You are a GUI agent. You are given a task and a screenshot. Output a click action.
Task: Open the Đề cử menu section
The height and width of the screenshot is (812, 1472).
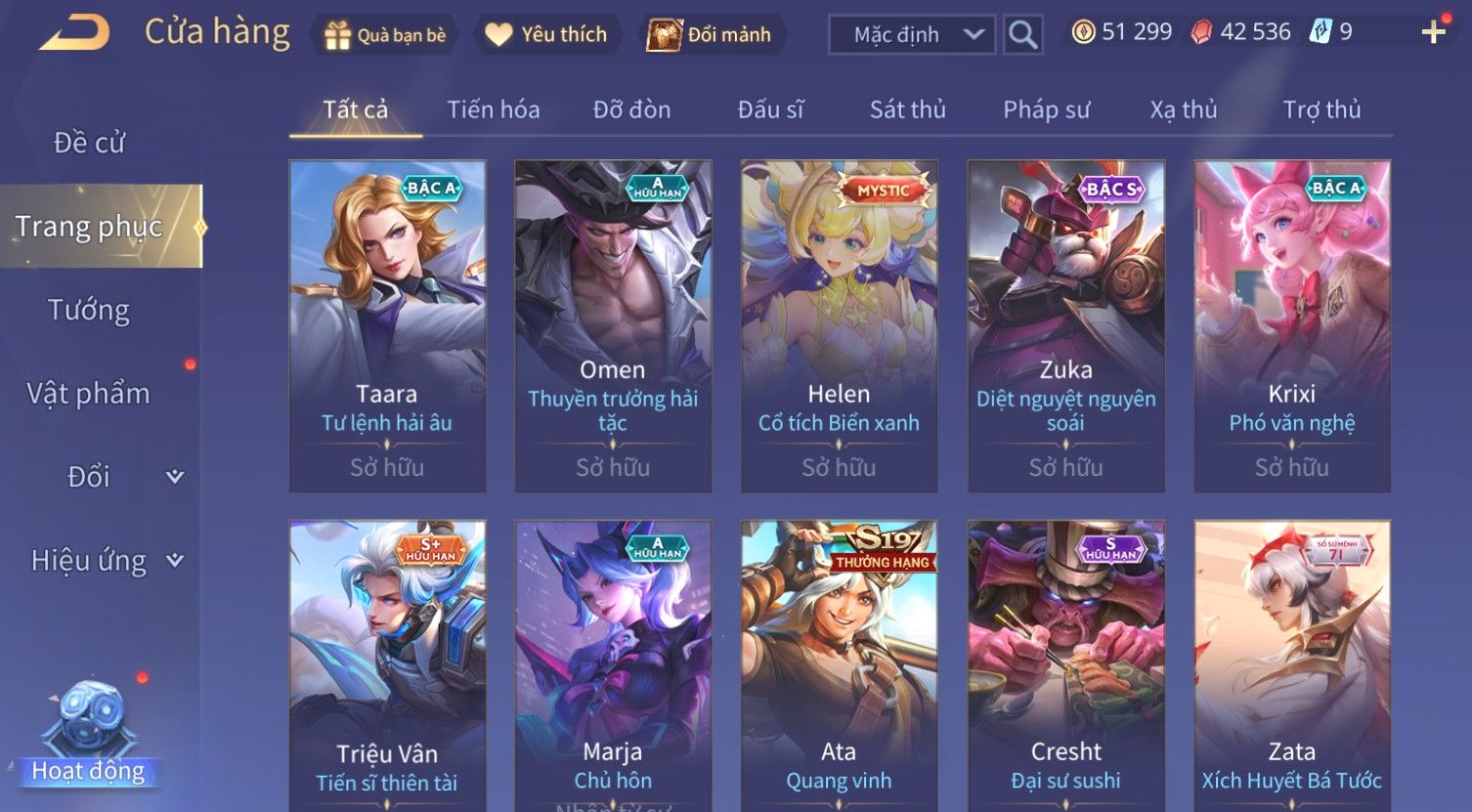coord(89,143)
